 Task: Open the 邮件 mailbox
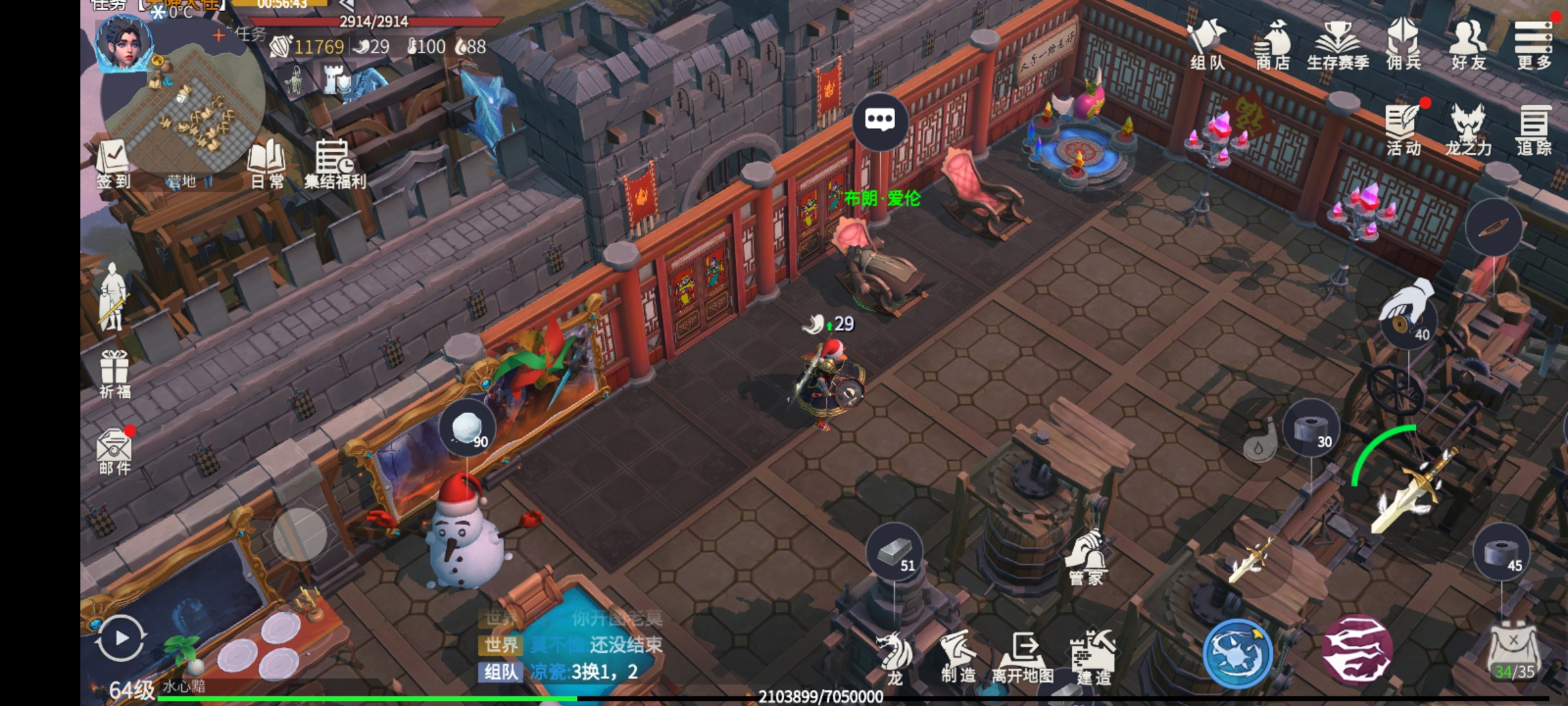click(114, 451)
